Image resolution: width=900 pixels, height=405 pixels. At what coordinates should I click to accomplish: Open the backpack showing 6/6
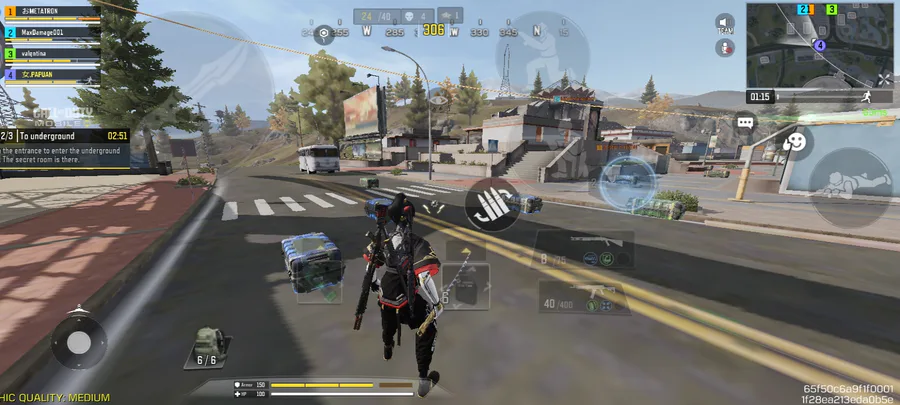206,347
